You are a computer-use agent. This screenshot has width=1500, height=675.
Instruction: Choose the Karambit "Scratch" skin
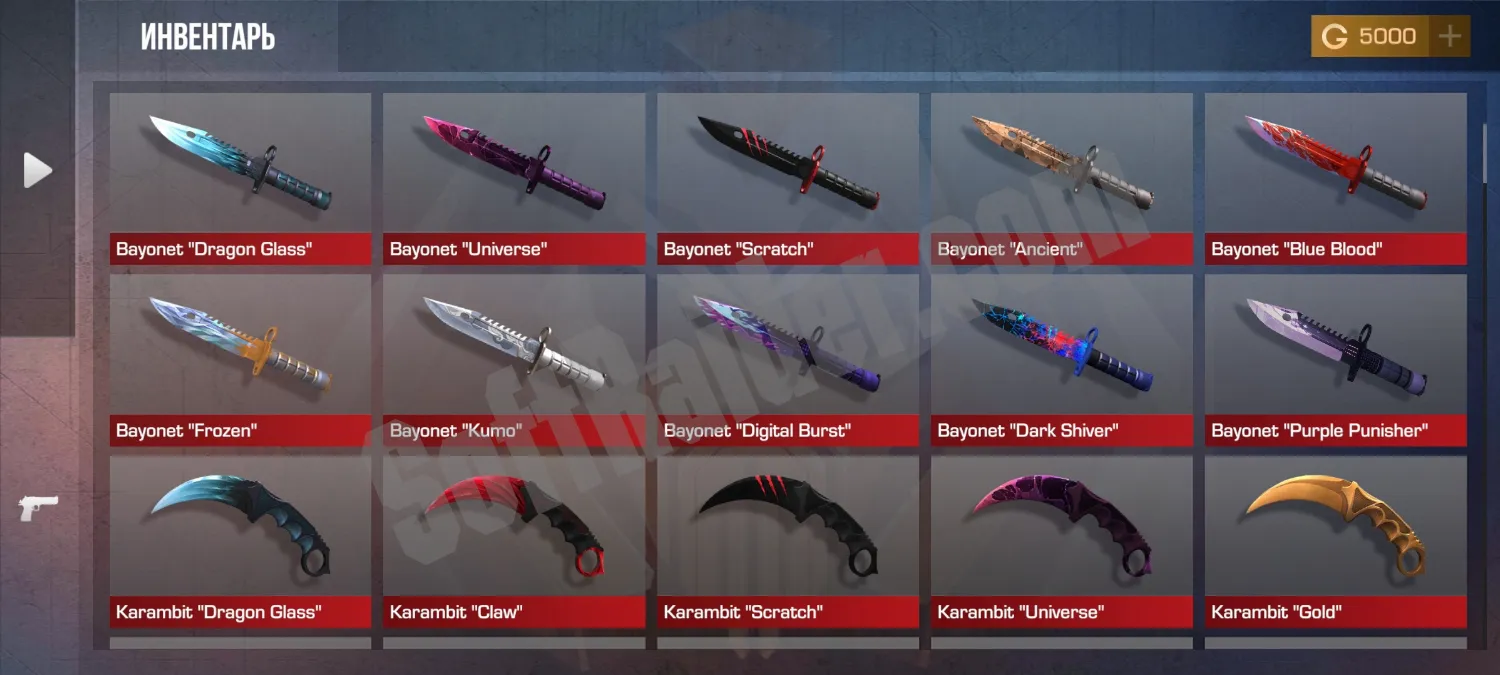(788, 541)
